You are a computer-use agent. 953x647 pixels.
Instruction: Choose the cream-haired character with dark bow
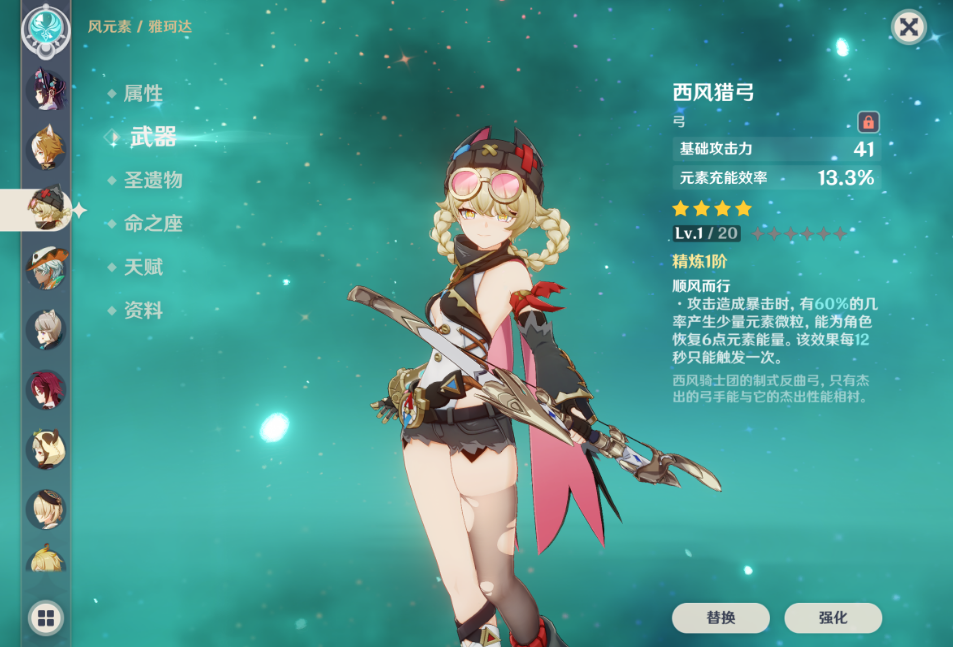45,450
